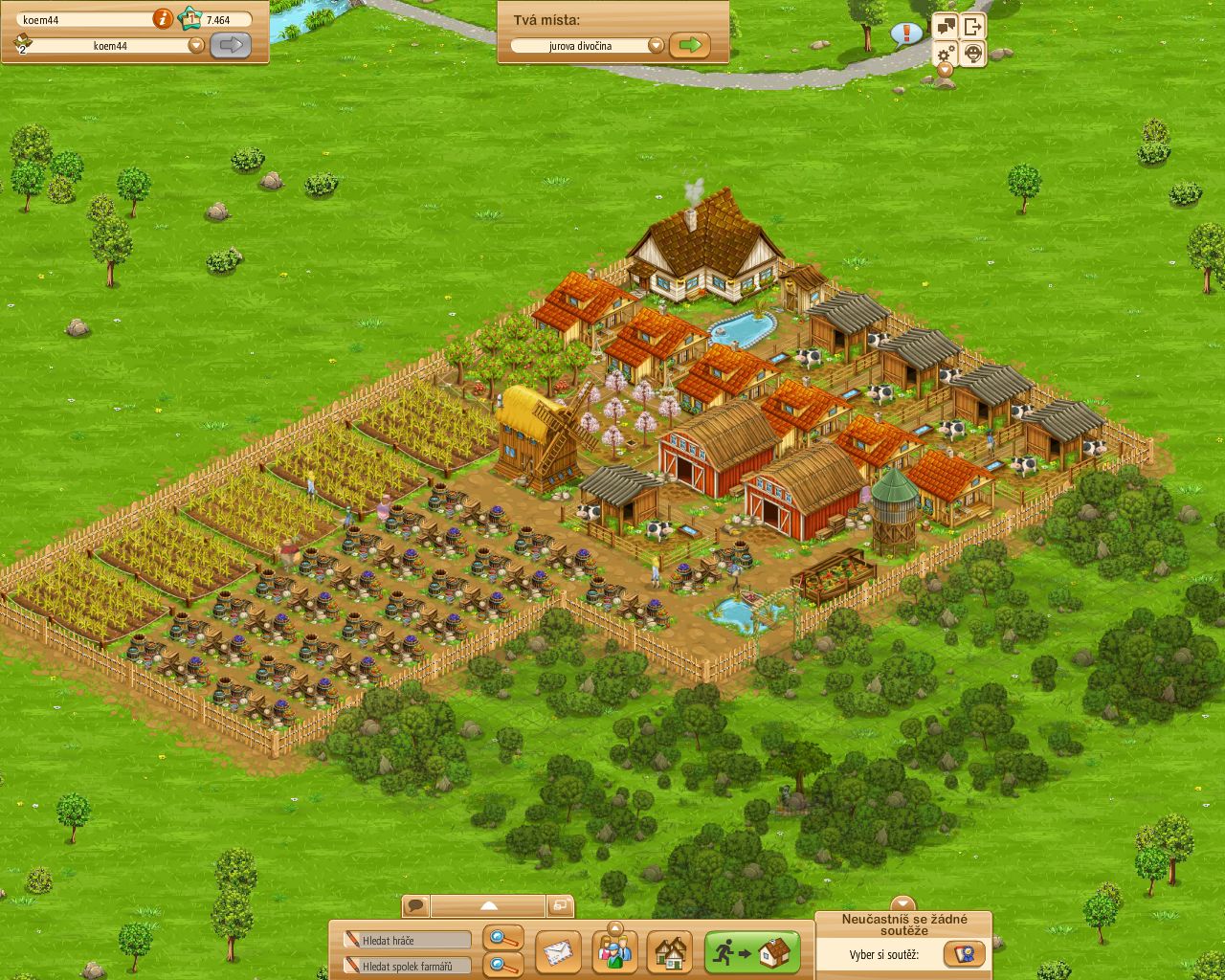This screenshot has width=1225, height=980.
Task: Open your mailbox envelope icon
Action: [559, 952]
